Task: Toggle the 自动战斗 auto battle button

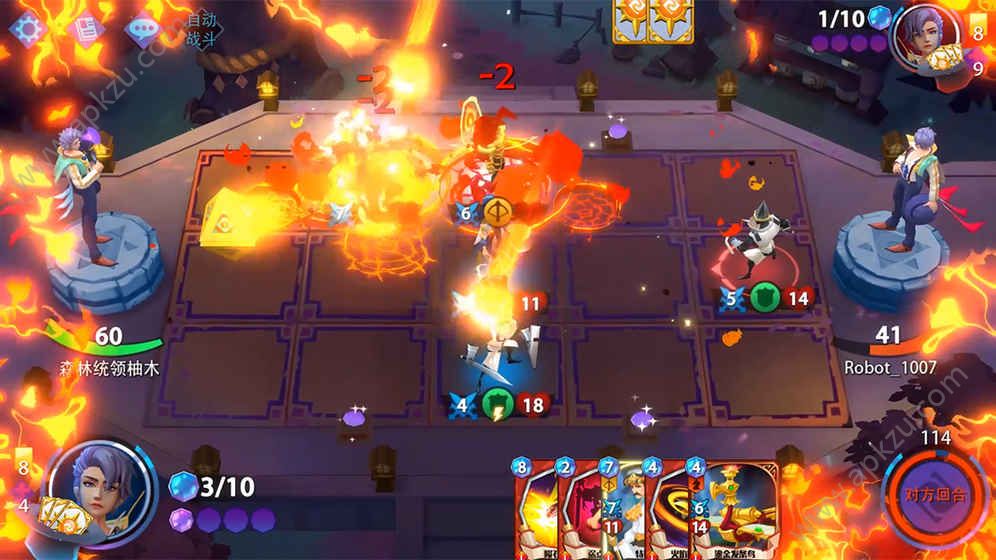Action: [x=201, y=29]
